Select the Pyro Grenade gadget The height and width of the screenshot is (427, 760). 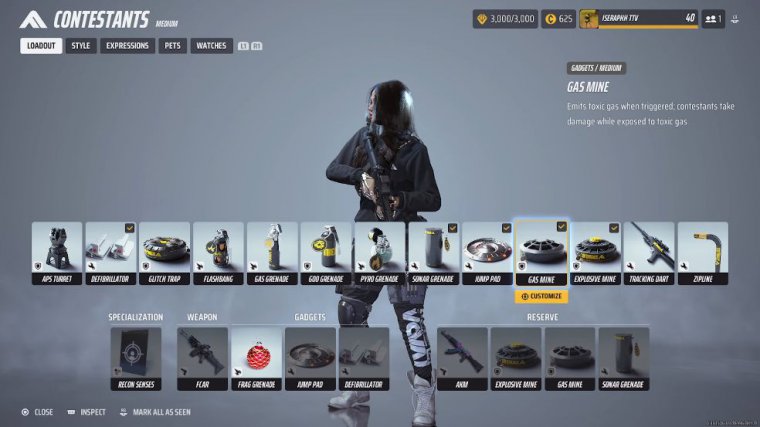point(380,253)
